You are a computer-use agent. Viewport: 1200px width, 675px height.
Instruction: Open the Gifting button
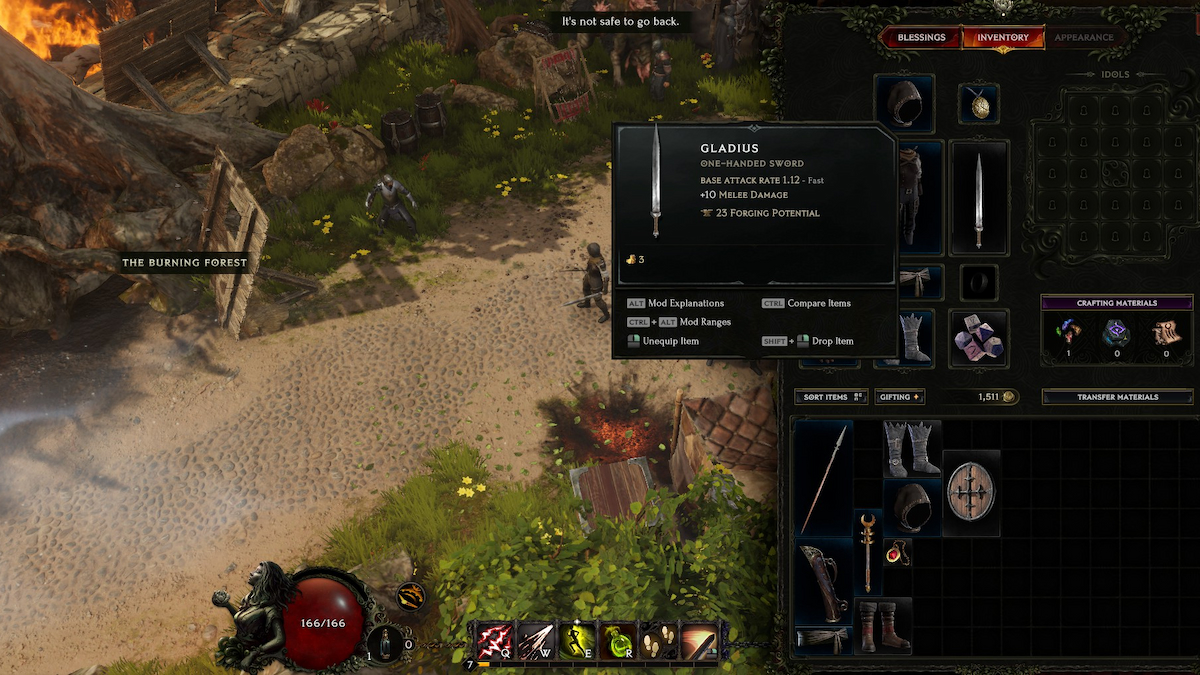click(900, 397)
